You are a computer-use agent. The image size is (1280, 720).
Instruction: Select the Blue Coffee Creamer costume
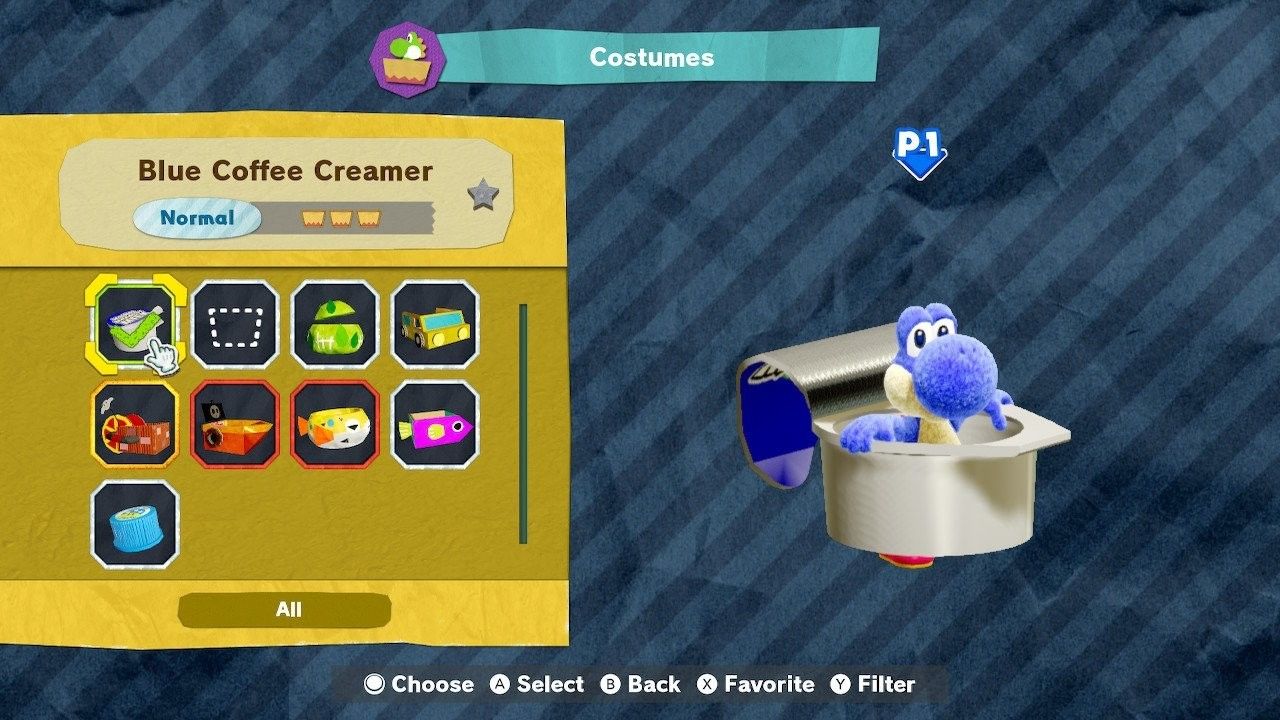[x=135, y=324]
